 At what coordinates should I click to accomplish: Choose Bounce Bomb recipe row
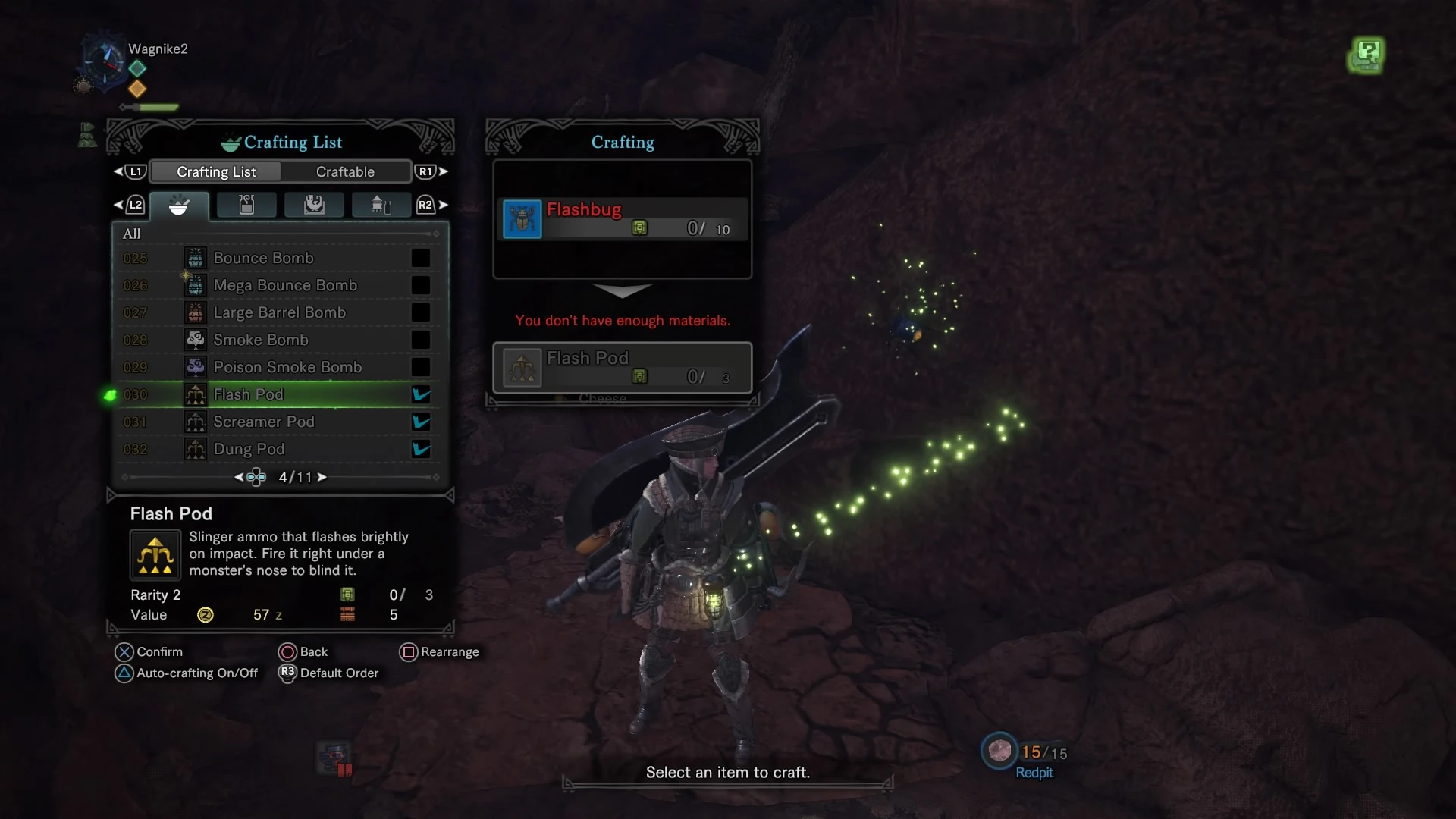pyautogui.click(x=263, y=258)
